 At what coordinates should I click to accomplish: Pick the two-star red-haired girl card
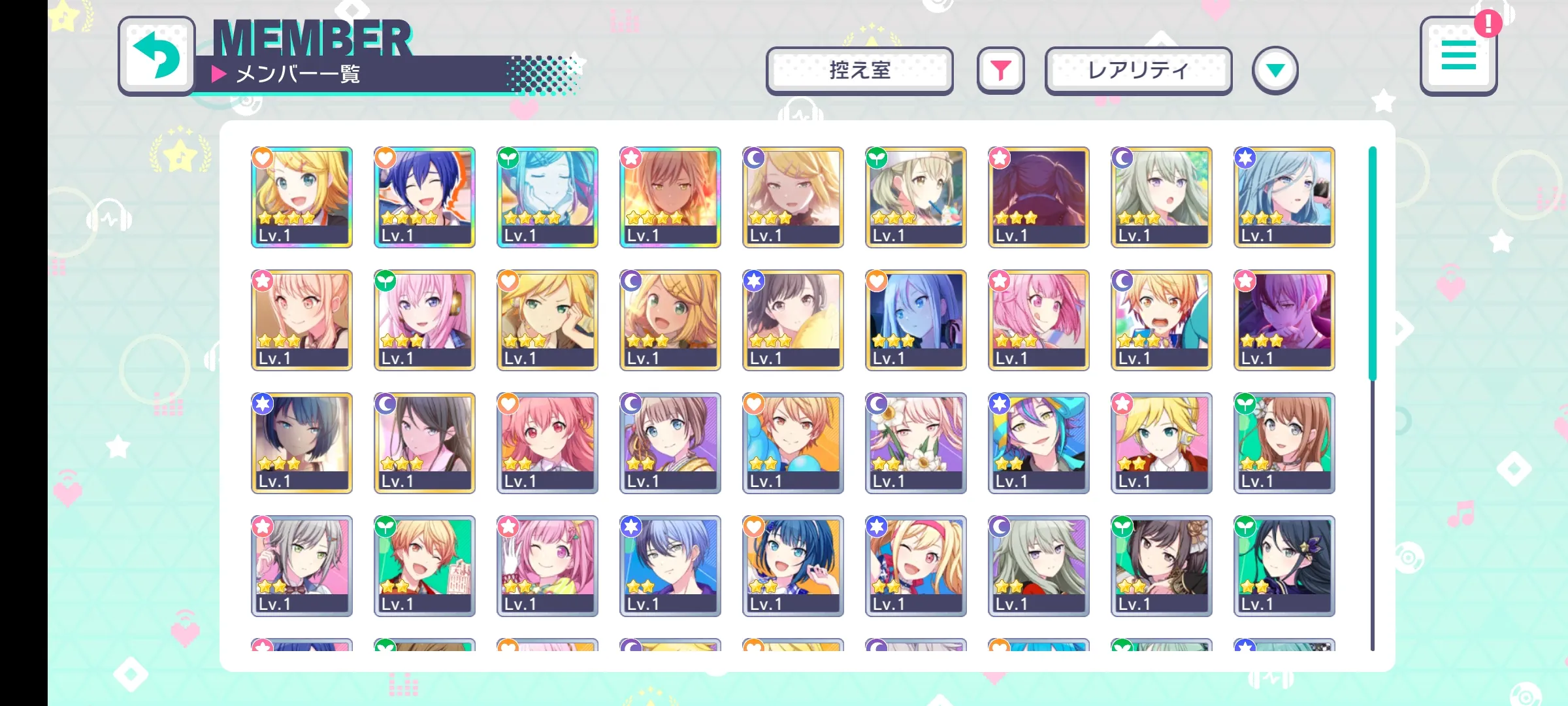coord(547,443)
